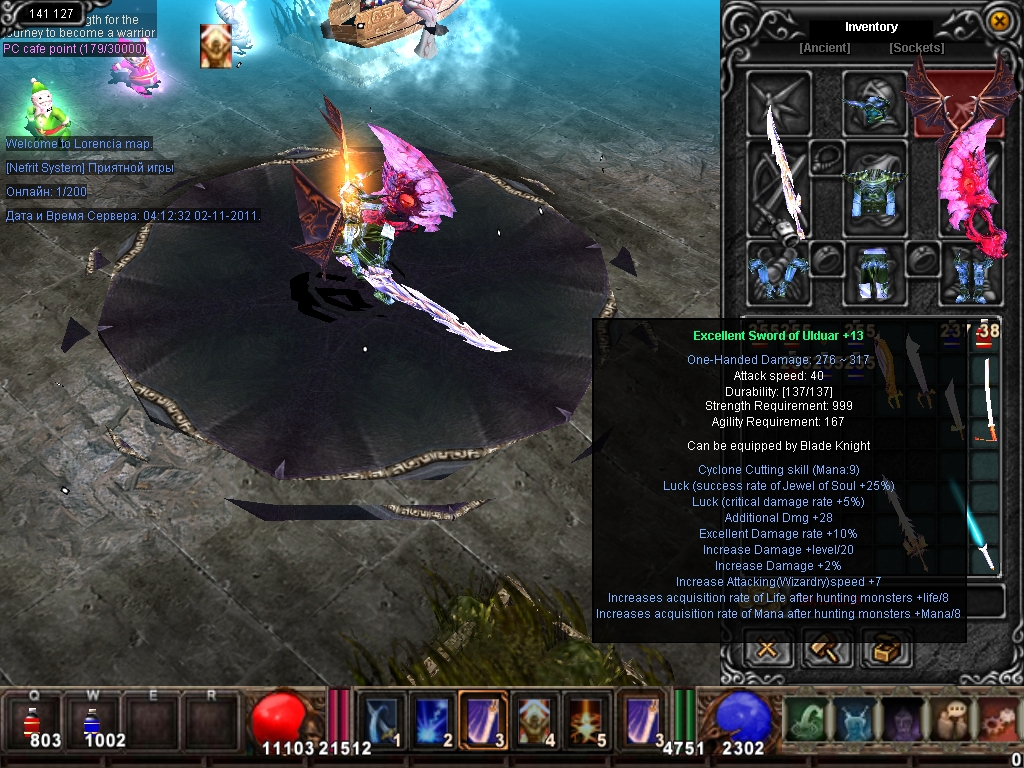The height and width of the screenshot is (768, 1024).
Task: Open the personal store chest button
Action: (886, 649)
